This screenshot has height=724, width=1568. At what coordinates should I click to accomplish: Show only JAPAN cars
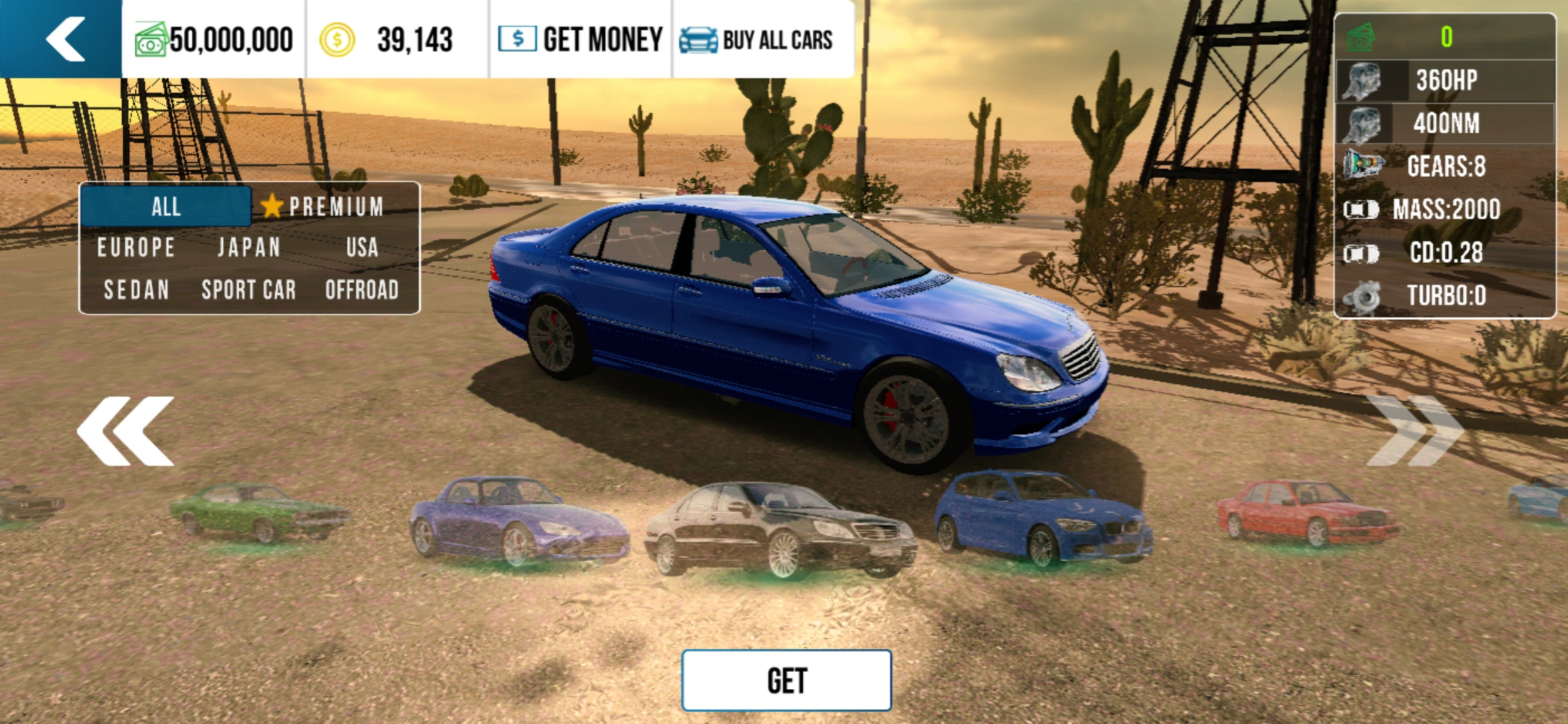pos(249,247)
